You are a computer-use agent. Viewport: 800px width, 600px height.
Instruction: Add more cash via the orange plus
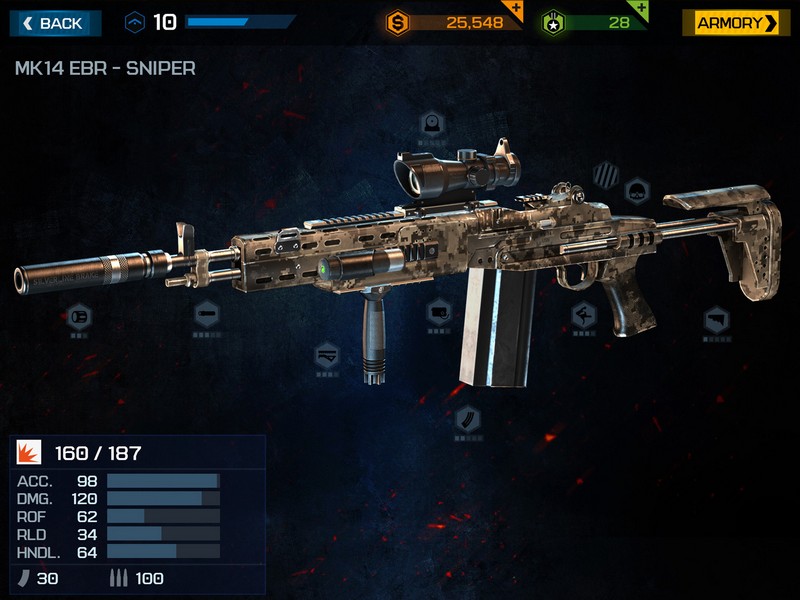(514, 9)
